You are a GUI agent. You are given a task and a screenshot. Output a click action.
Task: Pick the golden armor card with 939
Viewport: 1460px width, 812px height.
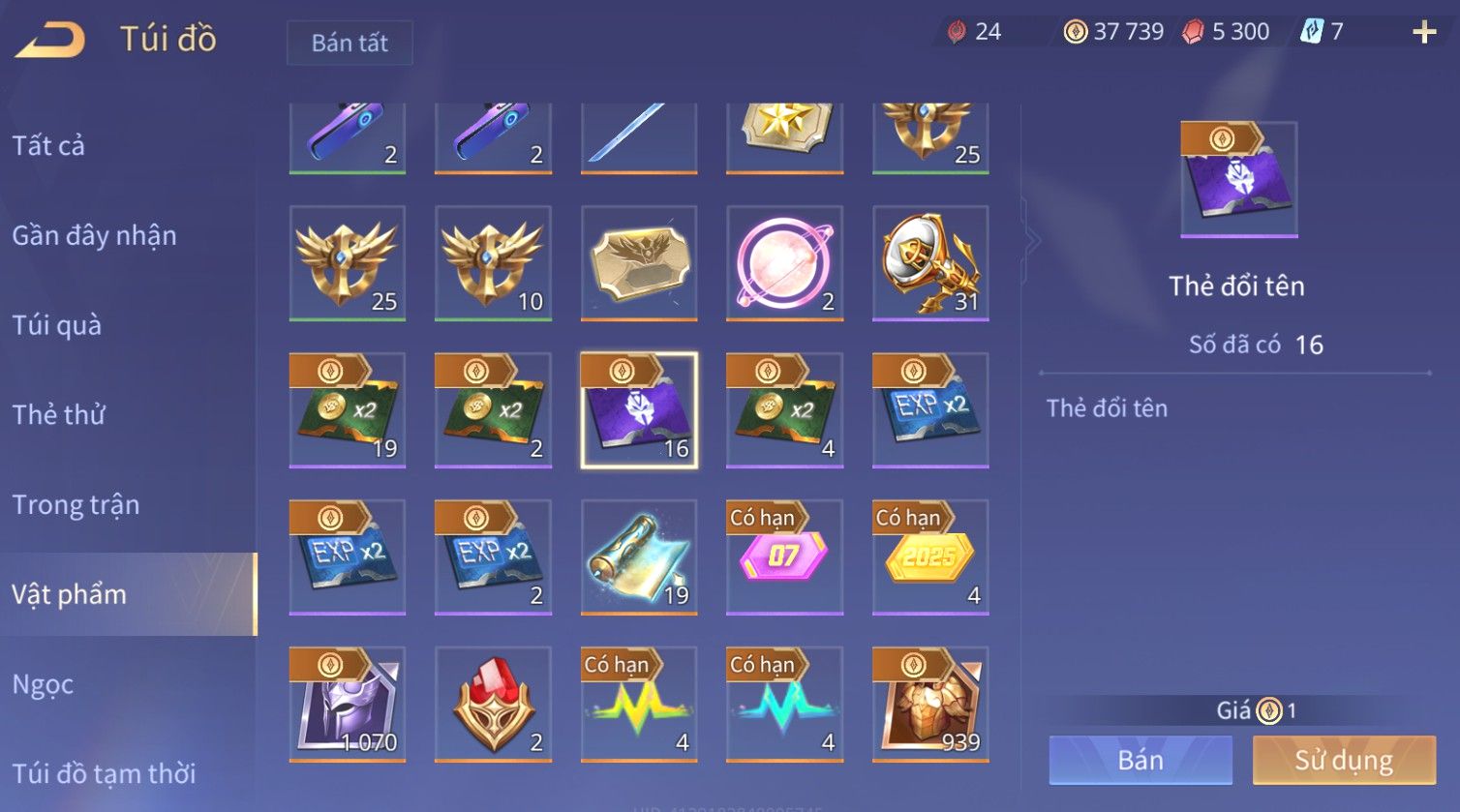[x=930, y=705]
